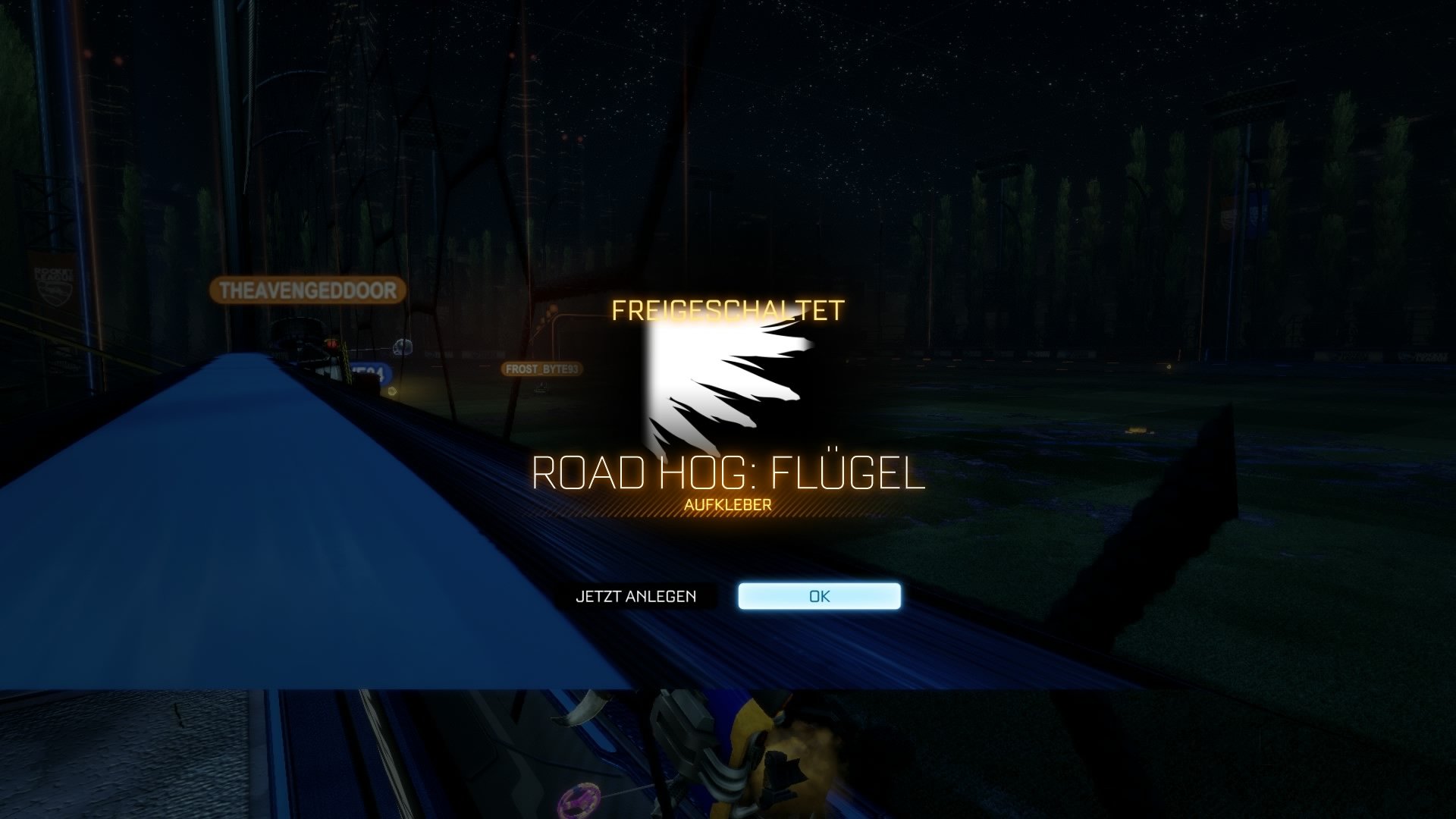Viewport: 1456px width, 819px height.
Task: Click the AUFKLEBER category label
Action: point(729,504)
